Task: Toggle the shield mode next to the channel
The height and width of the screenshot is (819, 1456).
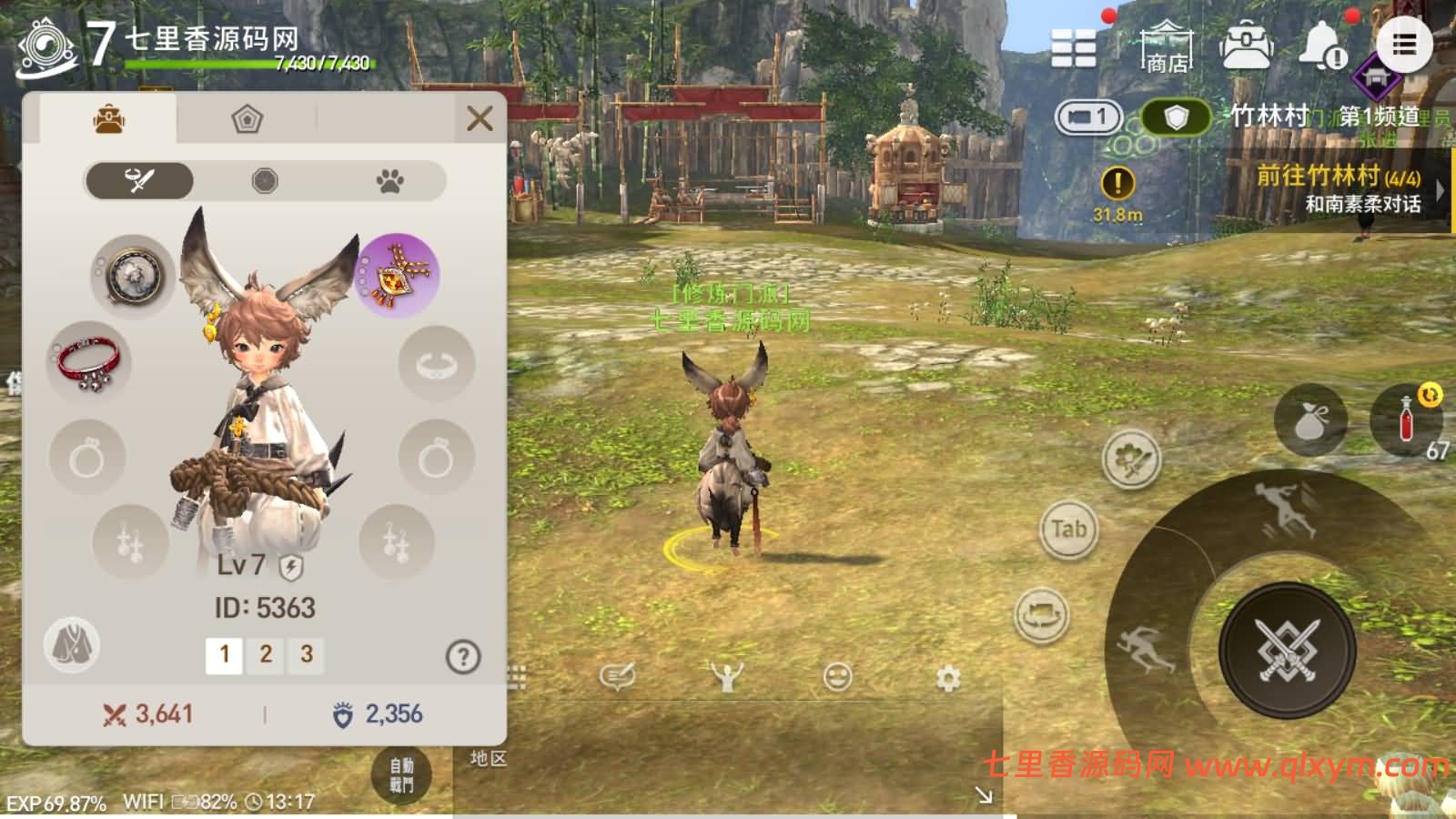Action: pyautogui.click(x=1175, y=118)
